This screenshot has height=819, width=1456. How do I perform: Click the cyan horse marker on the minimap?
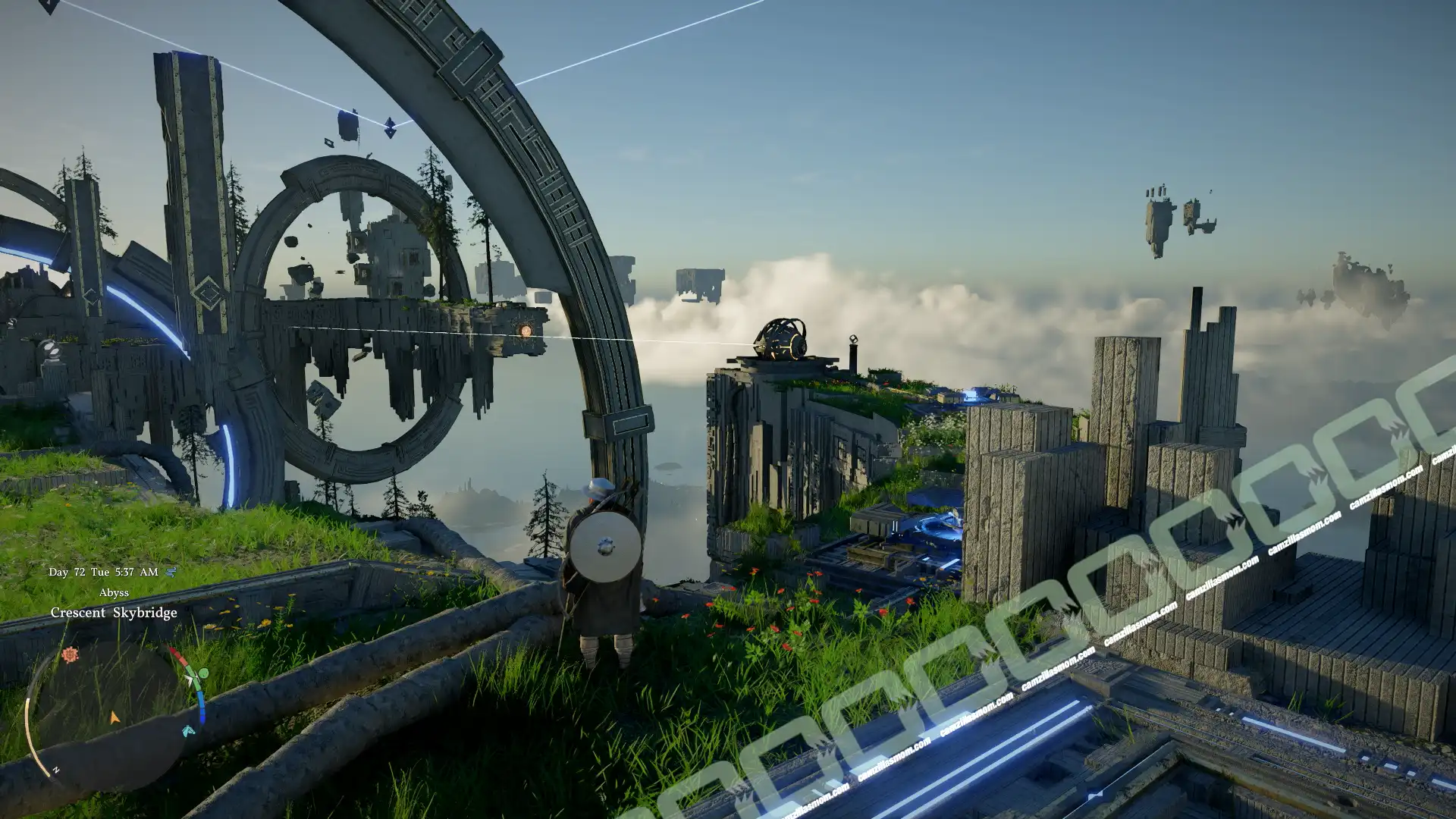tap(189, 730)
